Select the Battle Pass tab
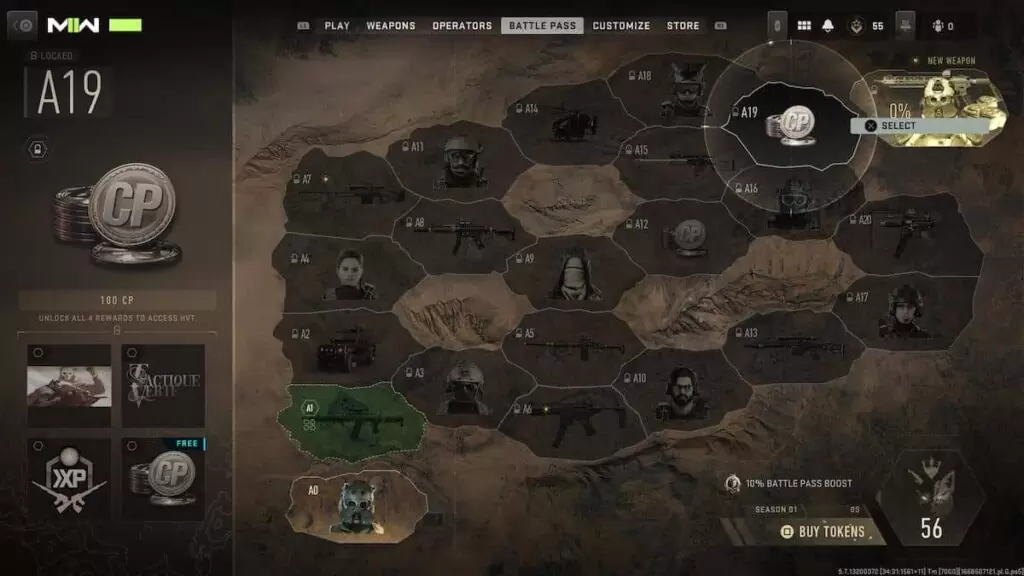The height and width of the screenshot is (576, 1024). coord(542,26)
